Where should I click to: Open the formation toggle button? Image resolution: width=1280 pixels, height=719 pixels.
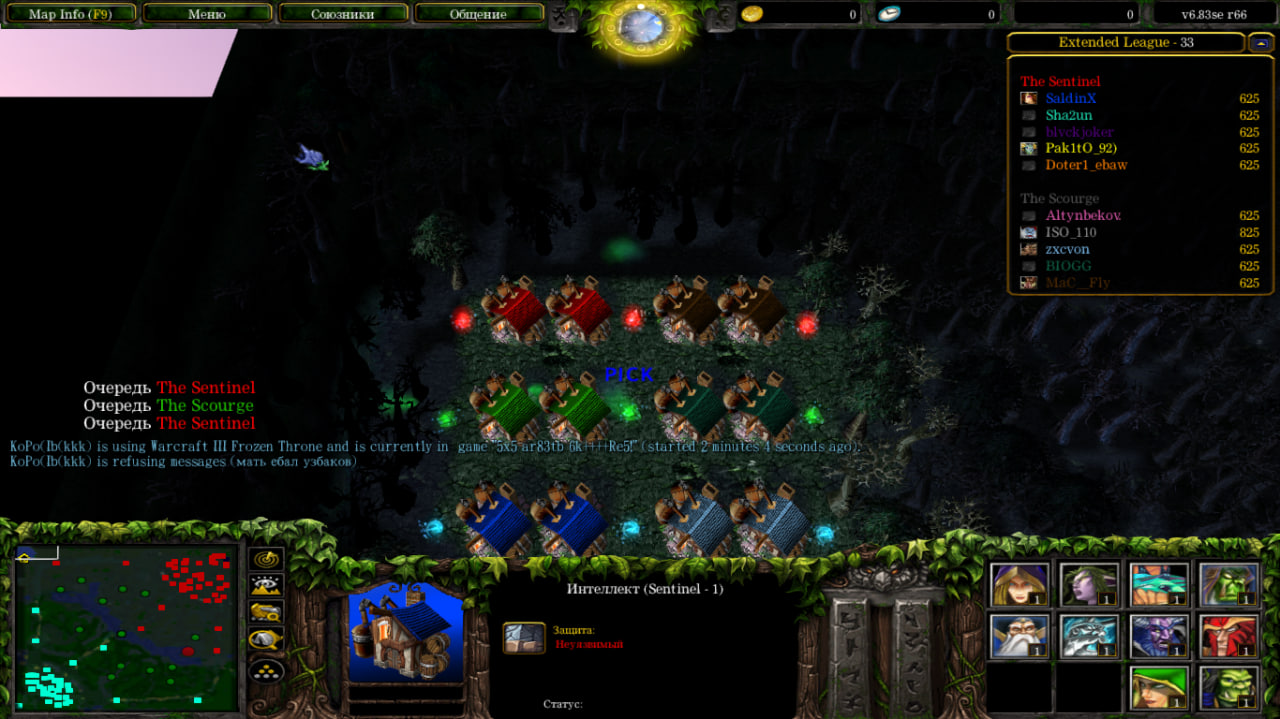pos(267,669)
